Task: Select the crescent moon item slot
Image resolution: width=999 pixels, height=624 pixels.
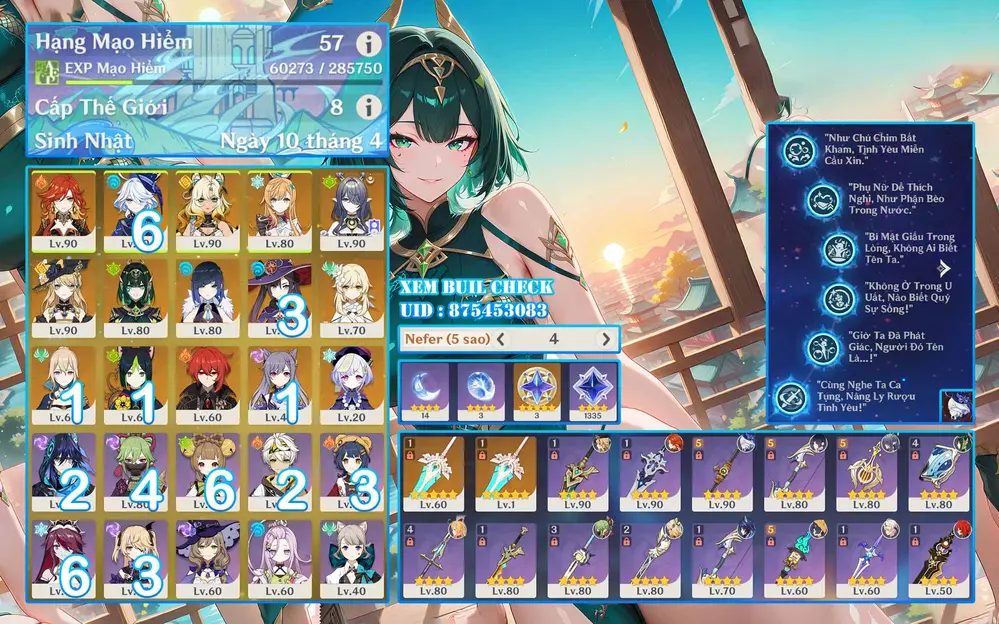Action: click(423, 390)
